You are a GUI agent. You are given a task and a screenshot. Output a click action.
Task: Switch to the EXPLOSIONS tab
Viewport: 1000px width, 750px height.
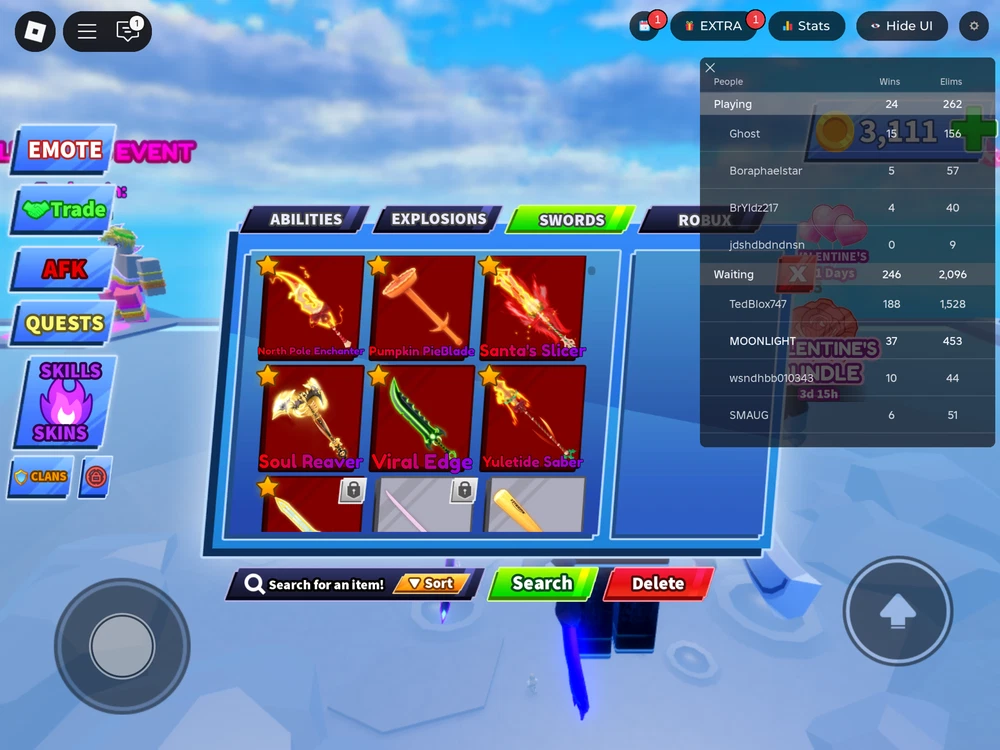click(438, 220)
